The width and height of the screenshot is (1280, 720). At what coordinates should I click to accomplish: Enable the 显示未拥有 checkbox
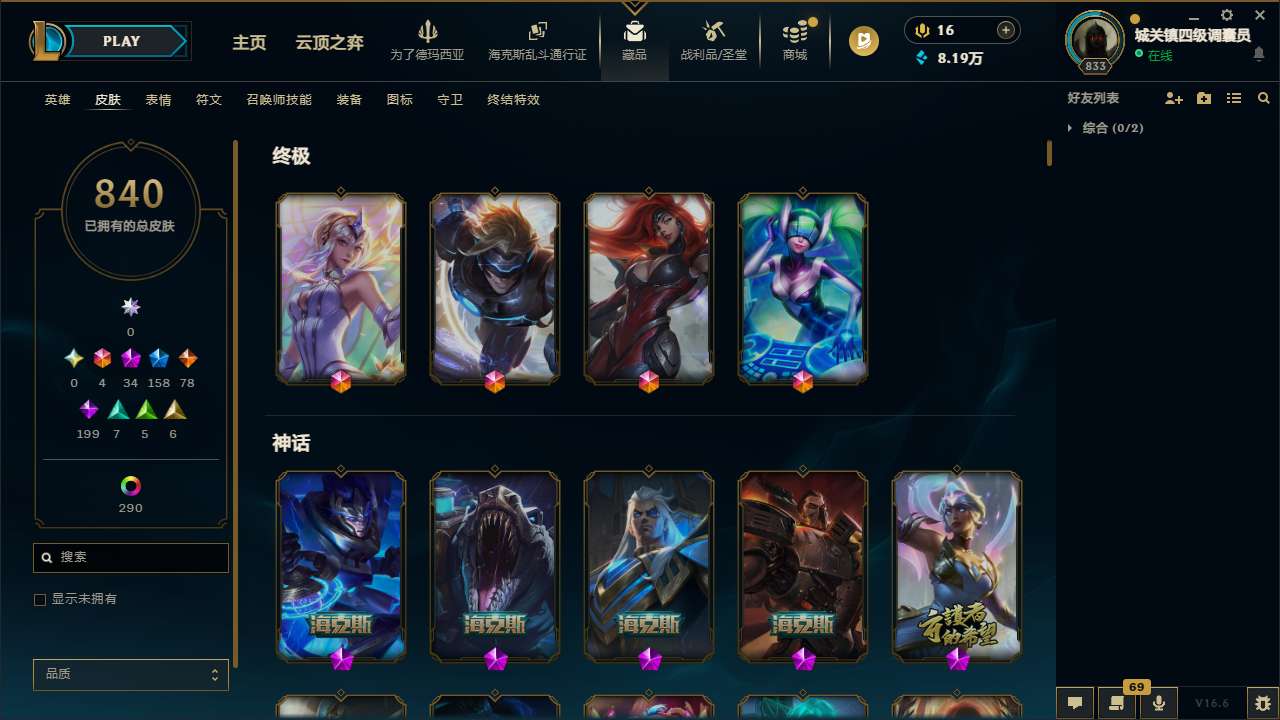click(x=40, y=599)
